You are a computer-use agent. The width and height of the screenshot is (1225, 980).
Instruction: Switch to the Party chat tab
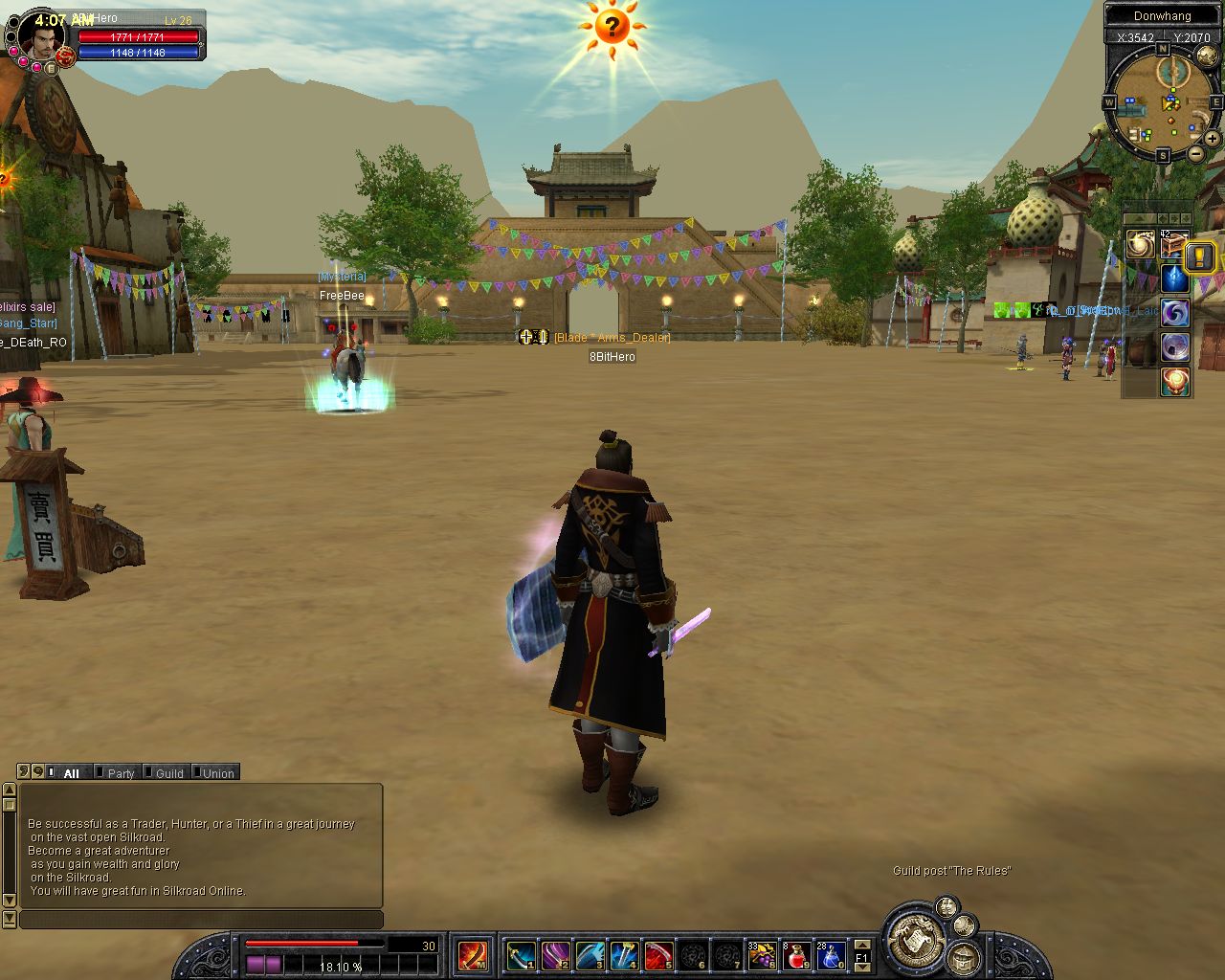click(120, 773)
